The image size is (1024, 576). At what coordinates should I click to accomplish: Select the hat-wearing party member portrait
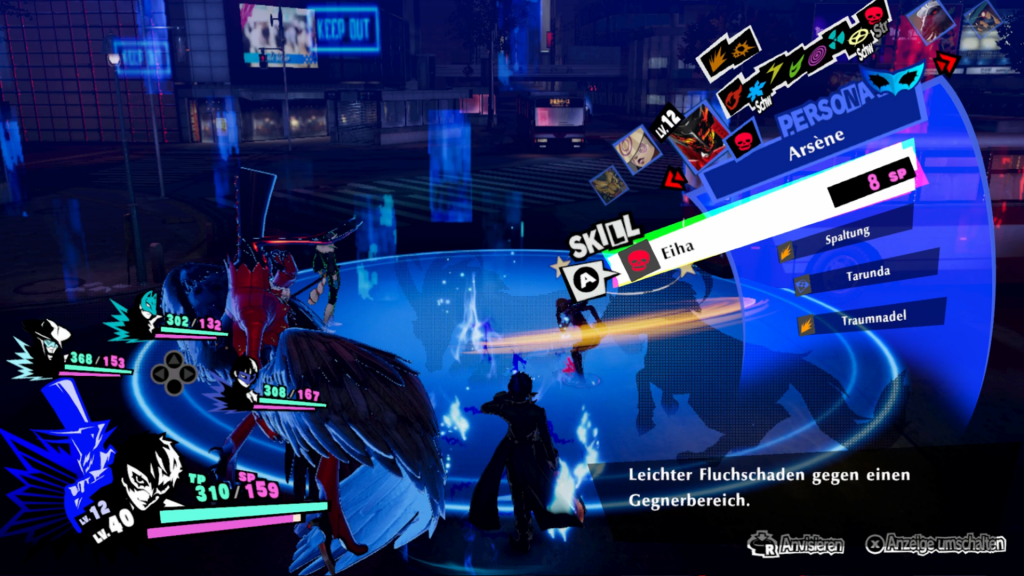(45, 344)
